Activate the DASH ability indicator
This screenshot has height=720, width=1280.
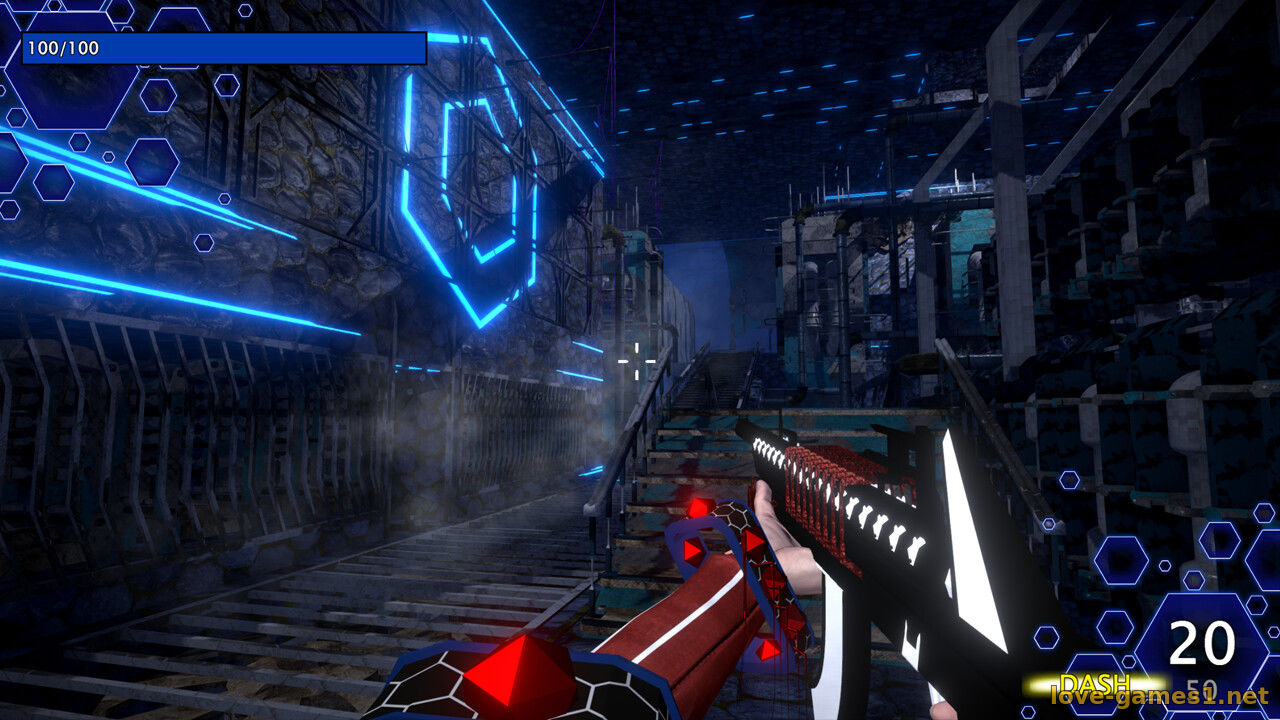[x=1095, y=685]
